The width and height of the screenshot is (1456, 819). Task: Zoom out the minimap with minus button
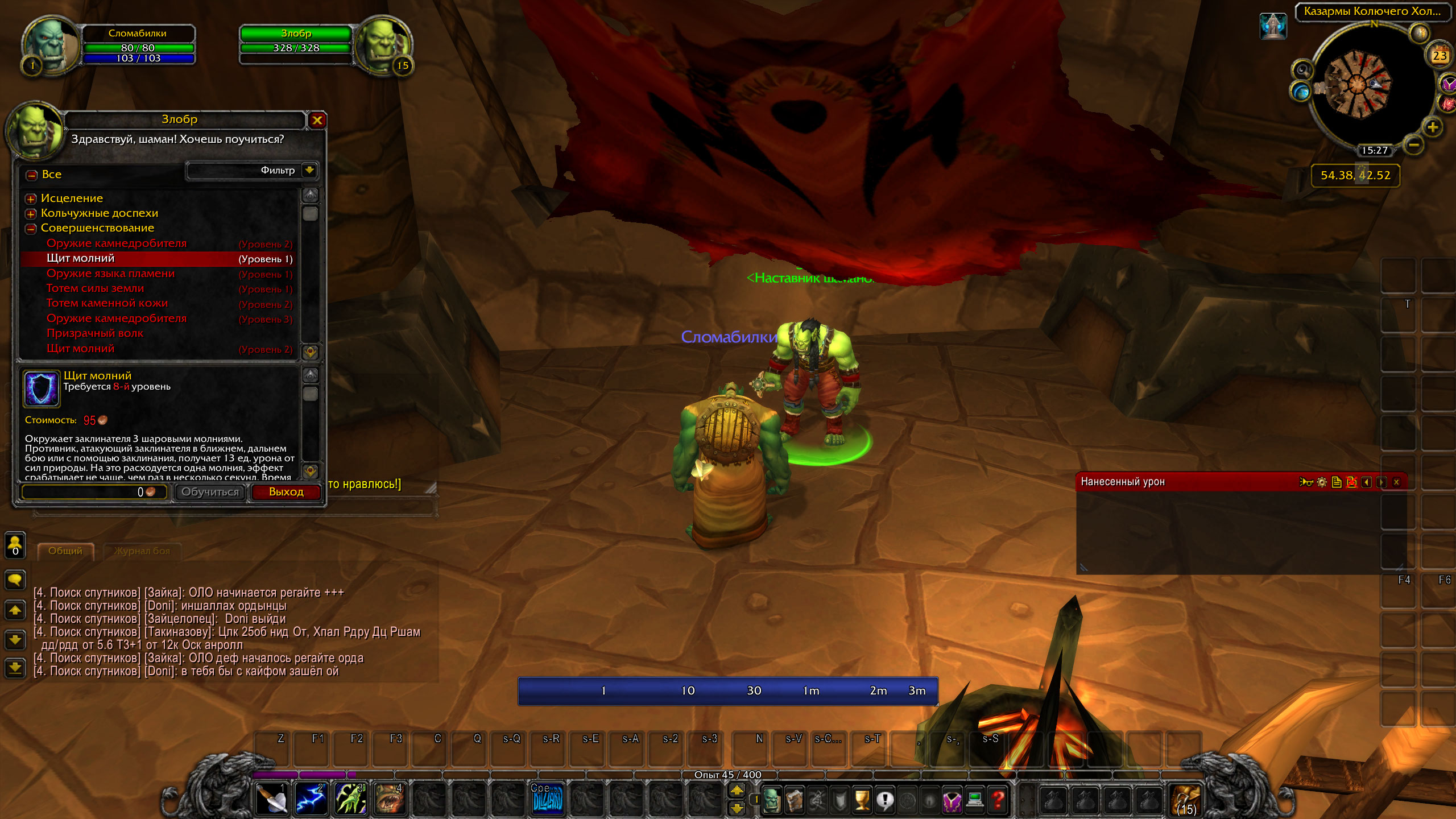click(x=1414, y=146)
